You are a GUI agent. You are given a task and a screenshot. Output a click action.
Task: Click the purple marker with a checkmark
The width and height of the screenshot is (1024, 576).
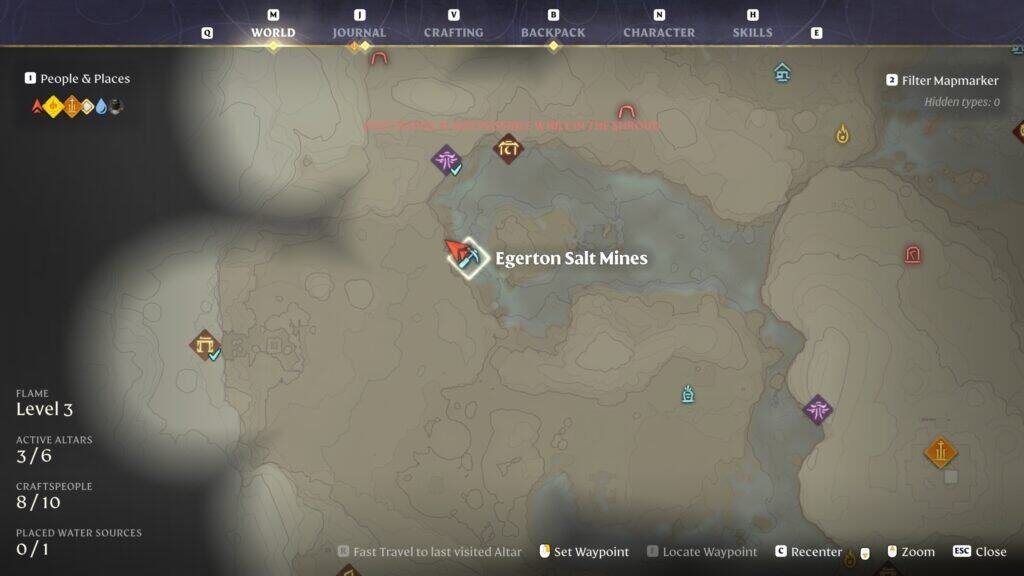click(x=446, y=160)
